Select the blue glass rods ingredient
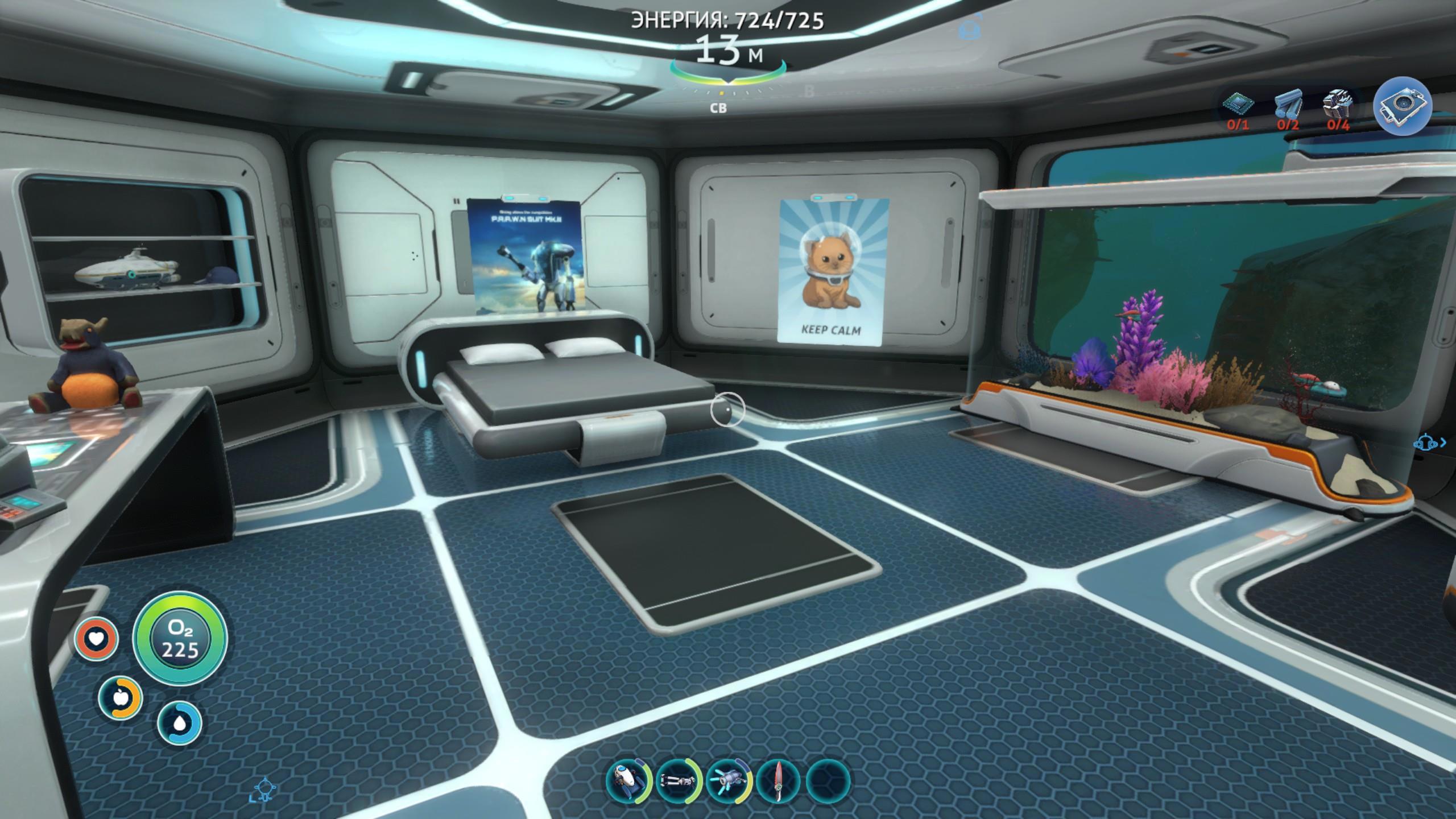The height and width of the screenshot is (819, 1456). click(x=1287, y=106)
